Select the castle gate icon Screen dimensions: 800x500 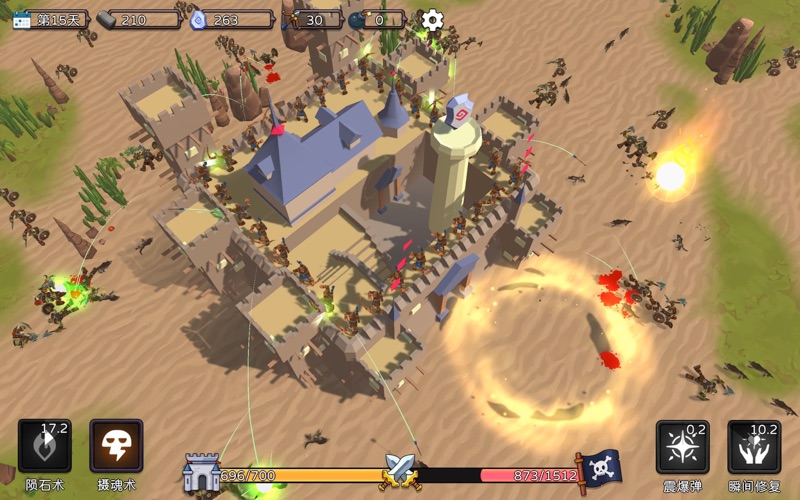click(201, 472)
